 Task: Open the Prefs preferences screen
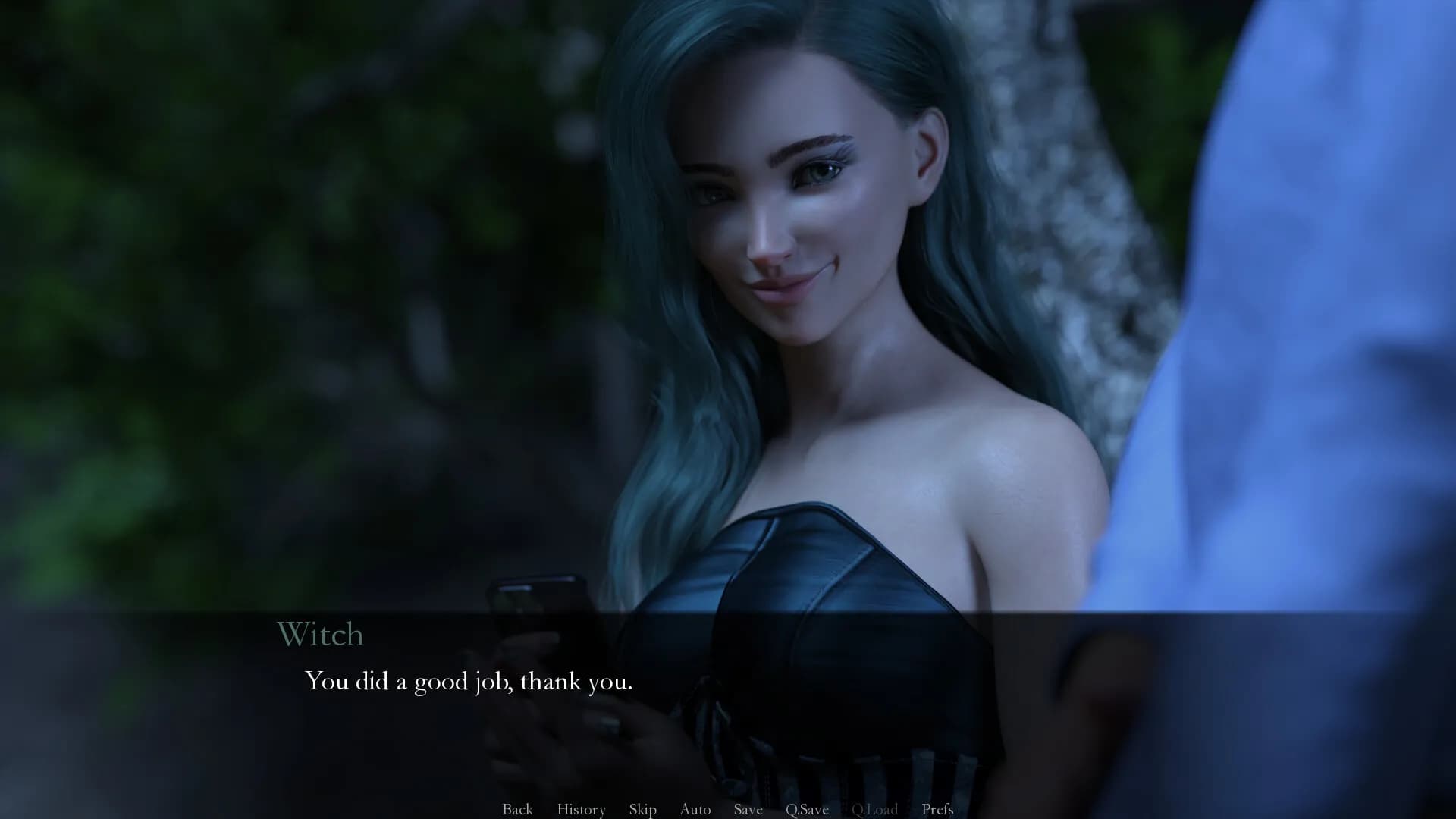point(937,809)
